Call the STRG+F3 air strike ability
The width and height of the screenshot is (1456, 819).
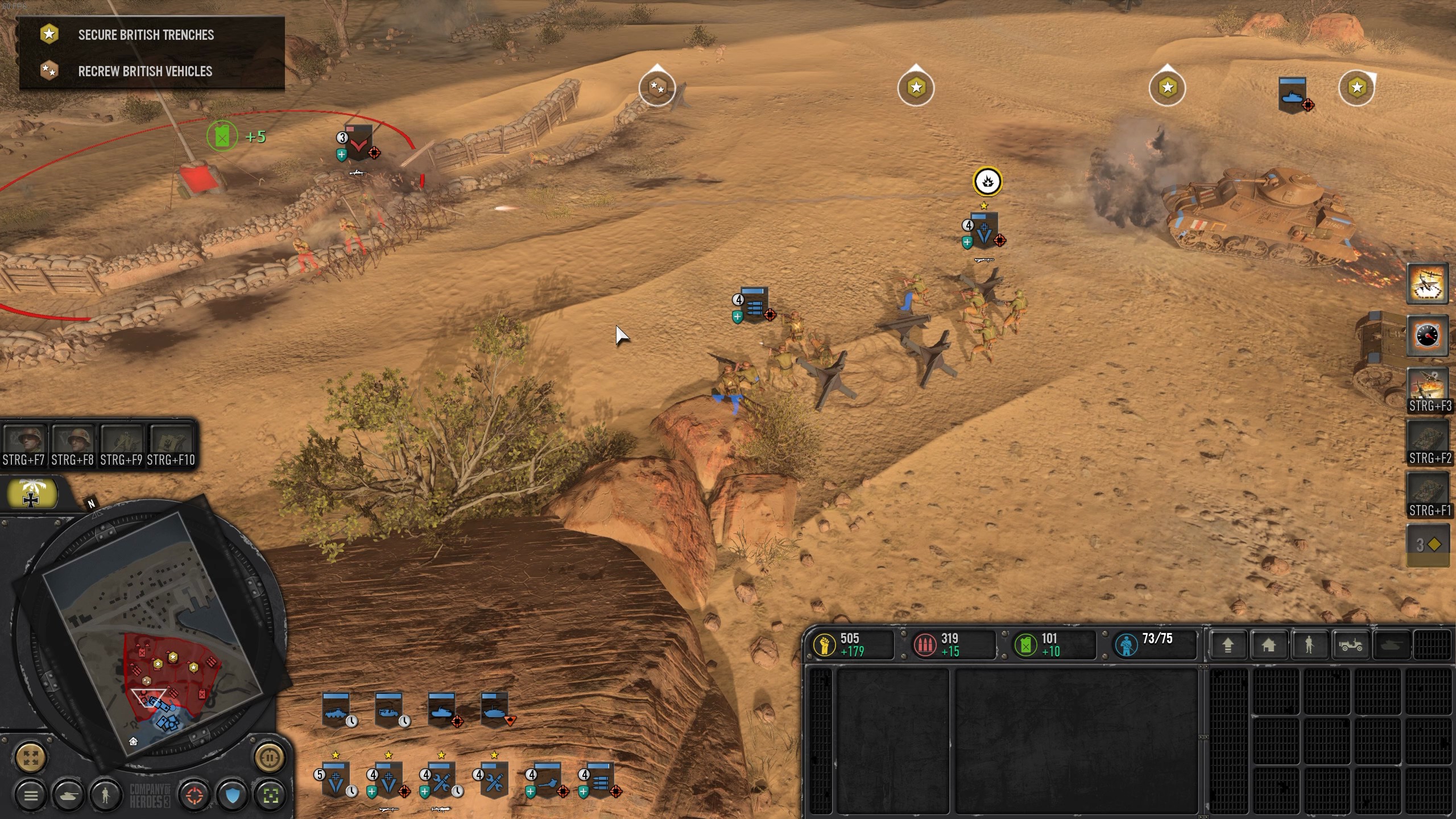click(1428, 388)
